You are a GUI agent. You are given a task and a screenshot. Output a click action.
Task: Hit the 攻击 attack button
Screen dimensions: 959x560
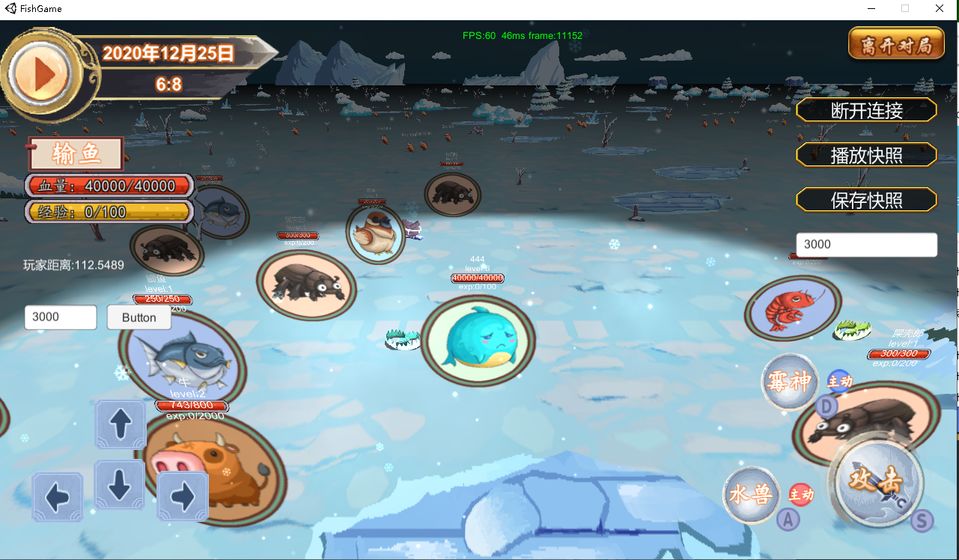877,480
